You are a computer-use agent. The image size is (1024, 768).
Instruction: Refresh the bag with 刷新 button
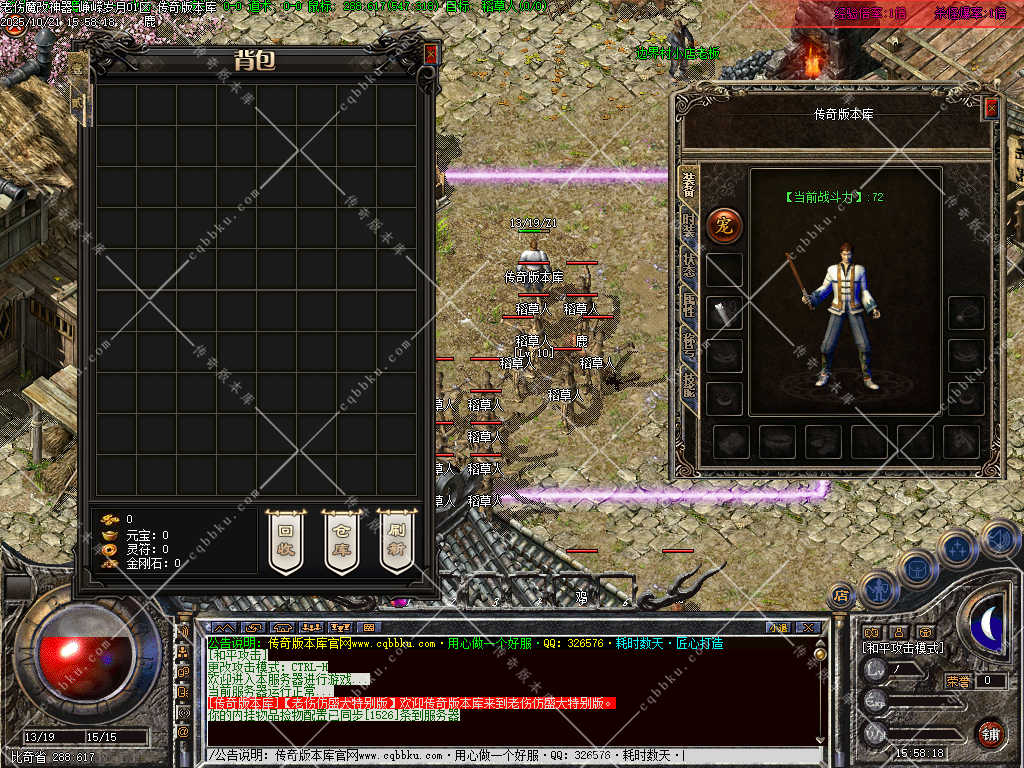(397, 540)
